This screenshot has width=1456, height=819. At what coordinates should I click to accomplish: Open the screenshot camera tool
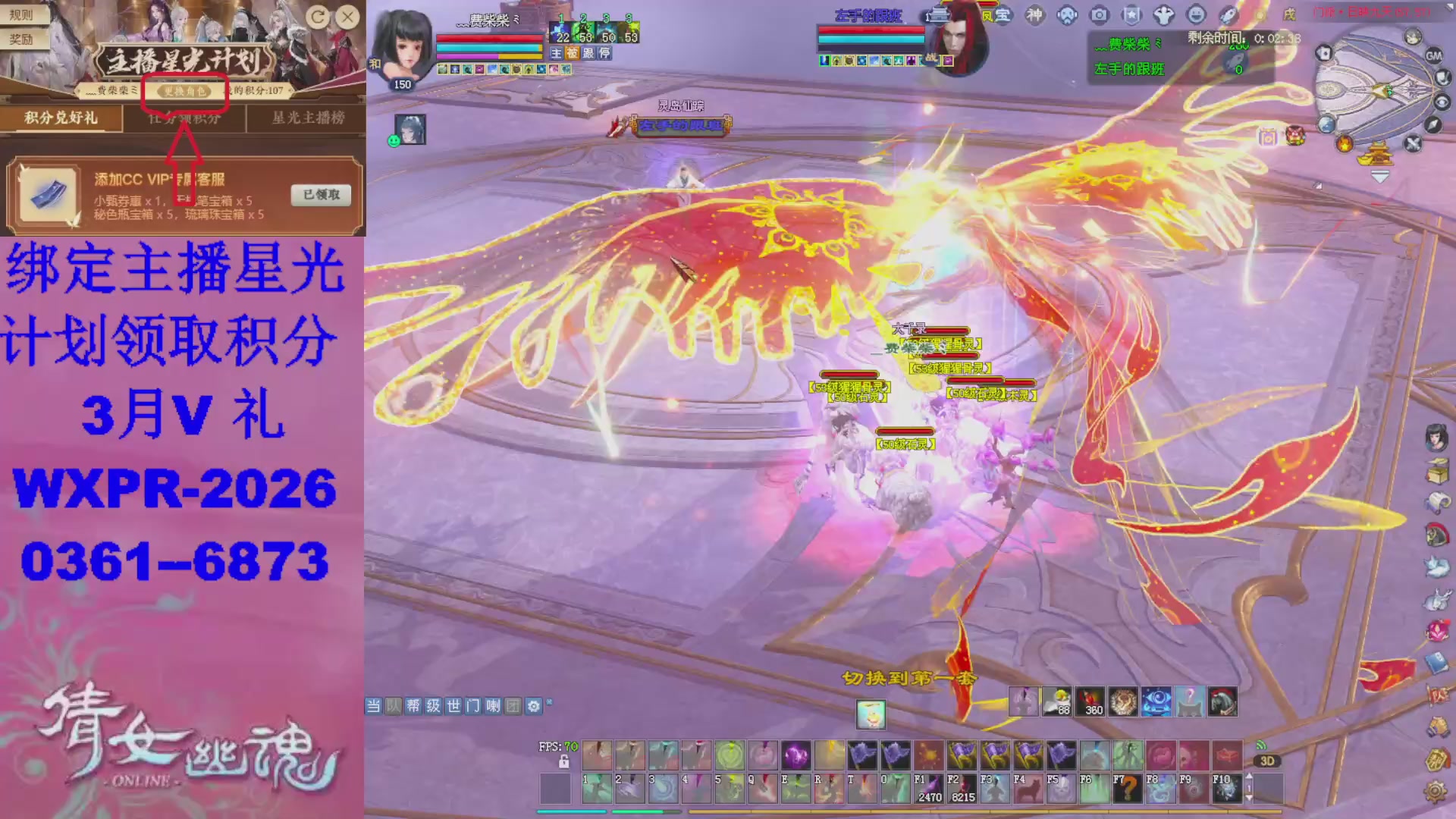[1100, 14]
